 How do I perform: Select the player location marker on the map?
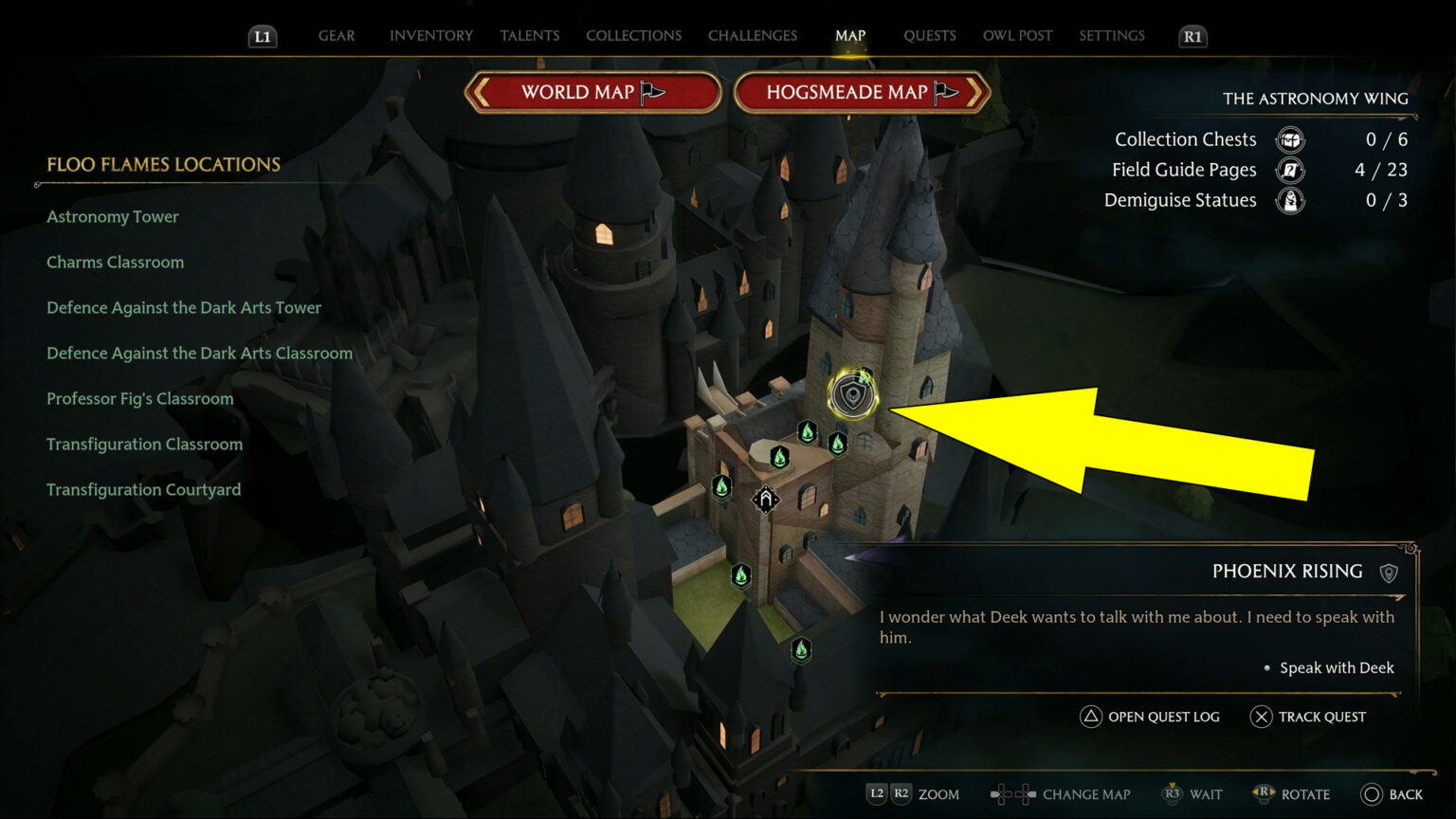[x=766, y=498]
